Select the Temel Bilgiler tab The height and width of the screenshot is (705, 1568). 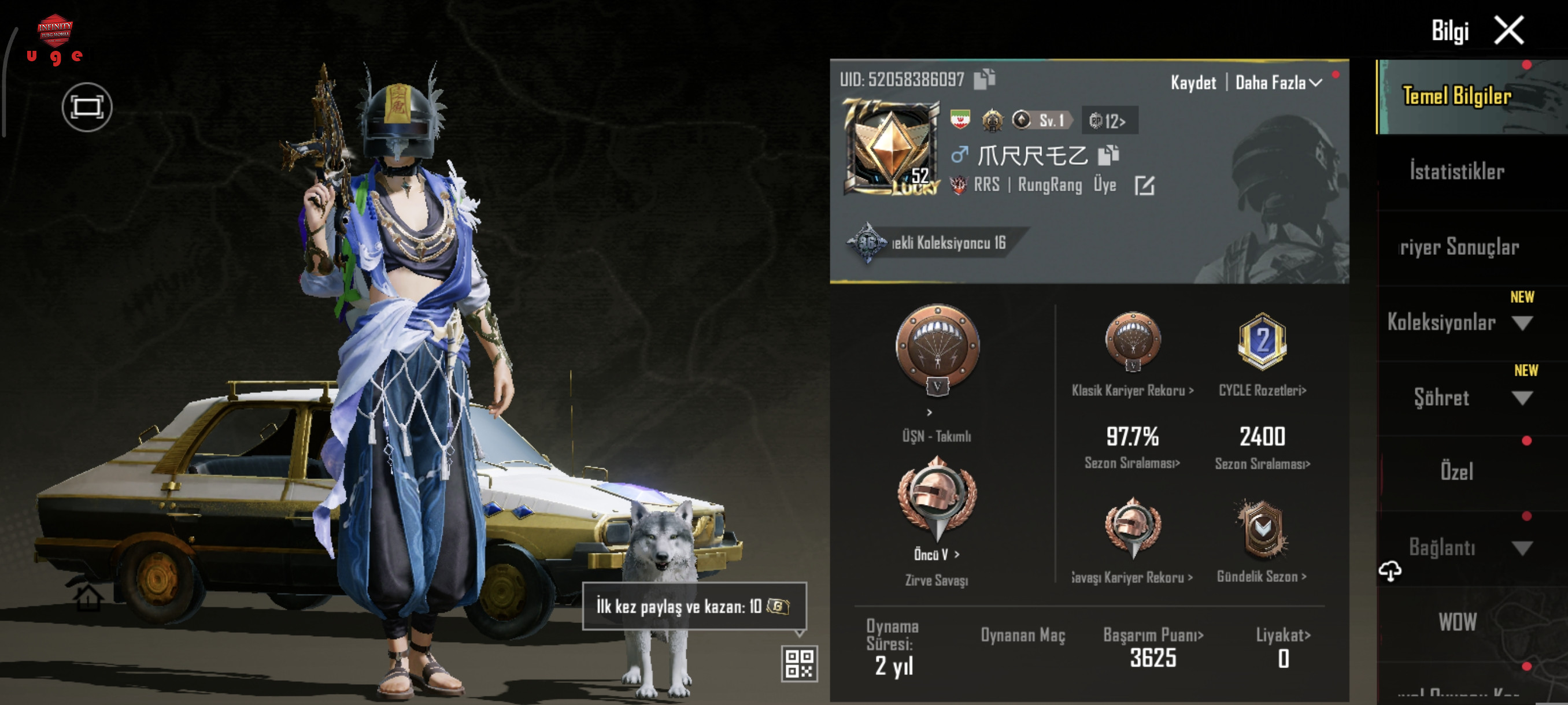(1456, 96)
